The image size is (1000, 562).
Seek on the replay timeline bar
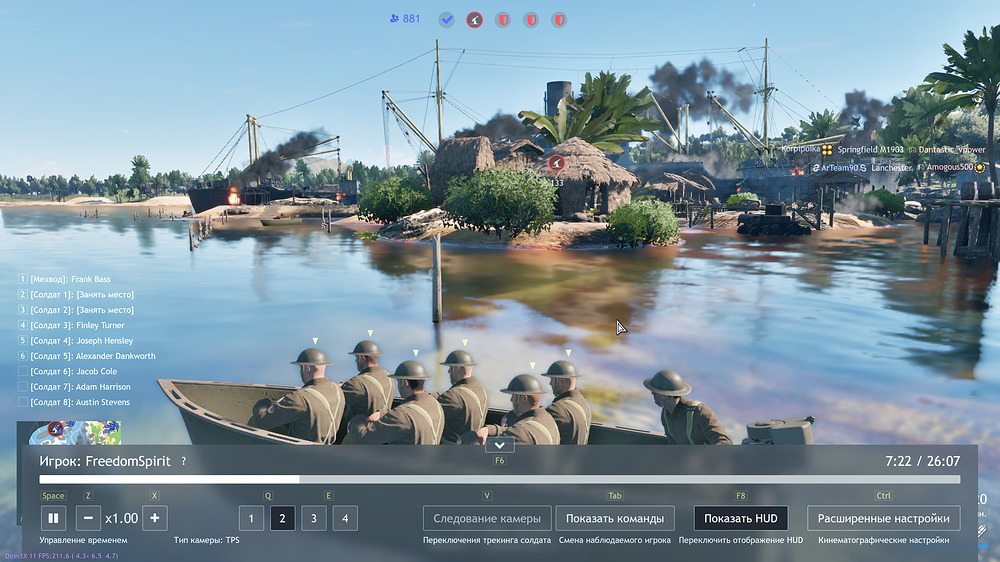click(x=500, y=480)
